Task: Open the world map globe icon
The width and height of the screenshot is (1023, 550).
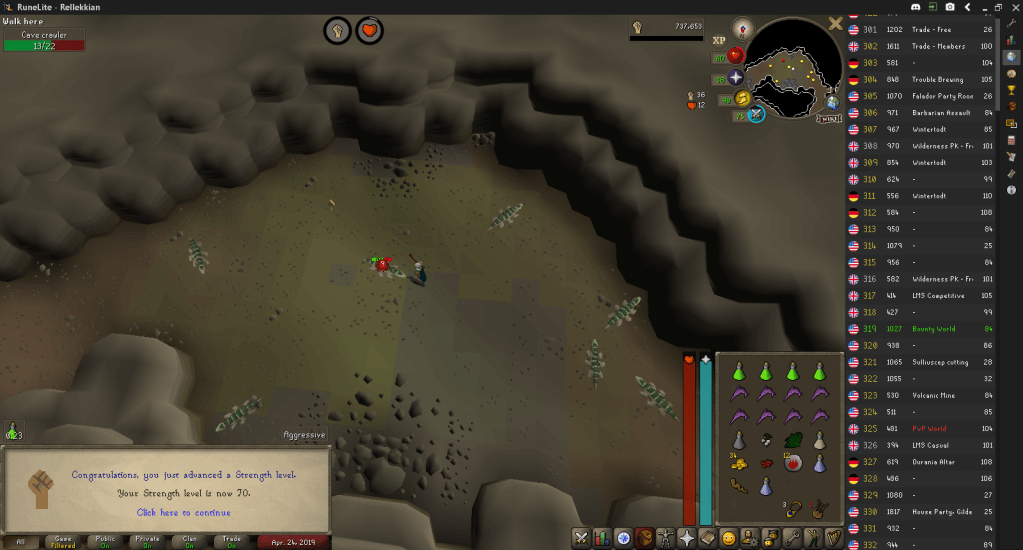Action: coord(832,102)
